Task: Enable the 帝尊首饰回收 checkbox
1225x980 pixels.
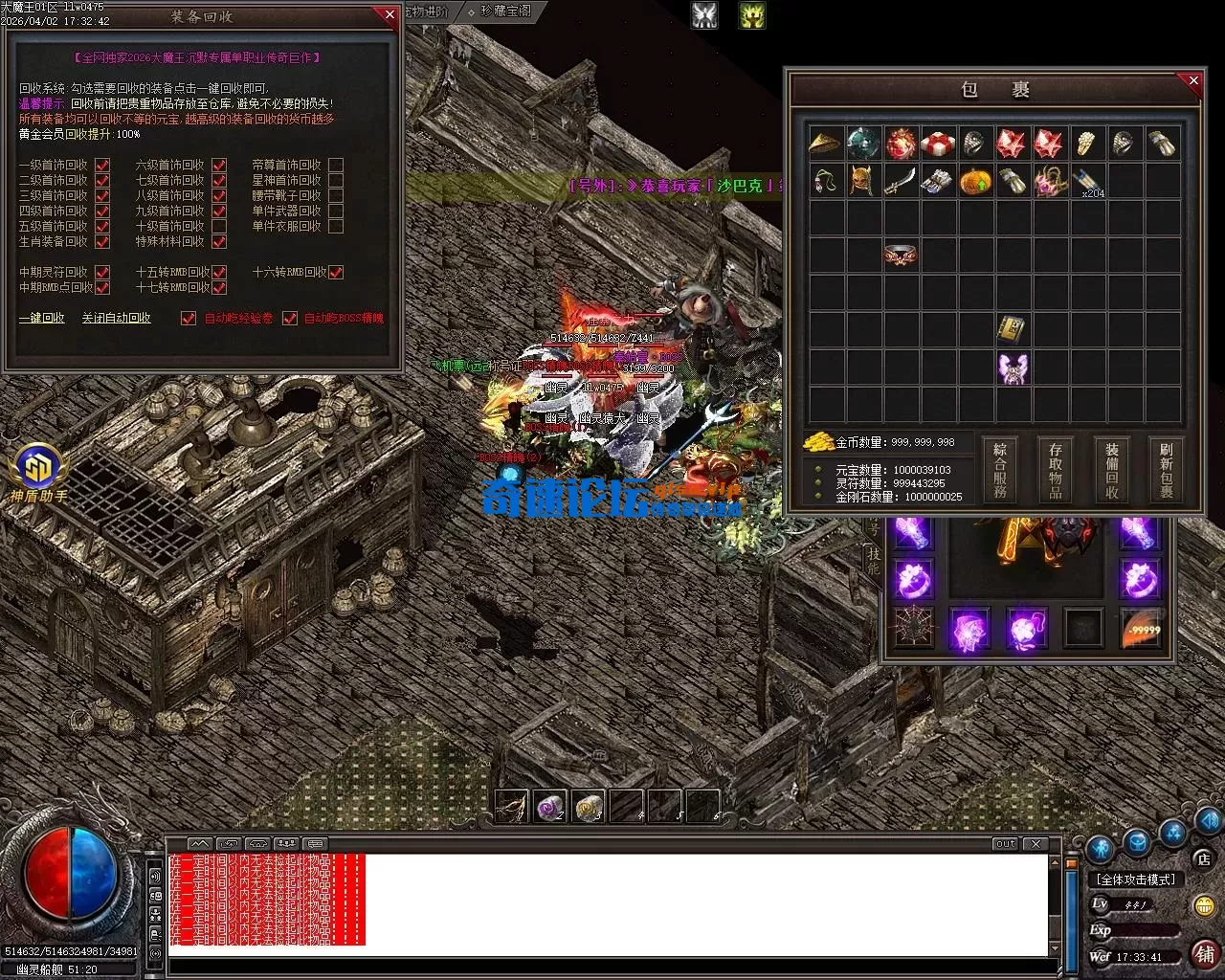Action: pyautogui.click(x=336, y=166)
